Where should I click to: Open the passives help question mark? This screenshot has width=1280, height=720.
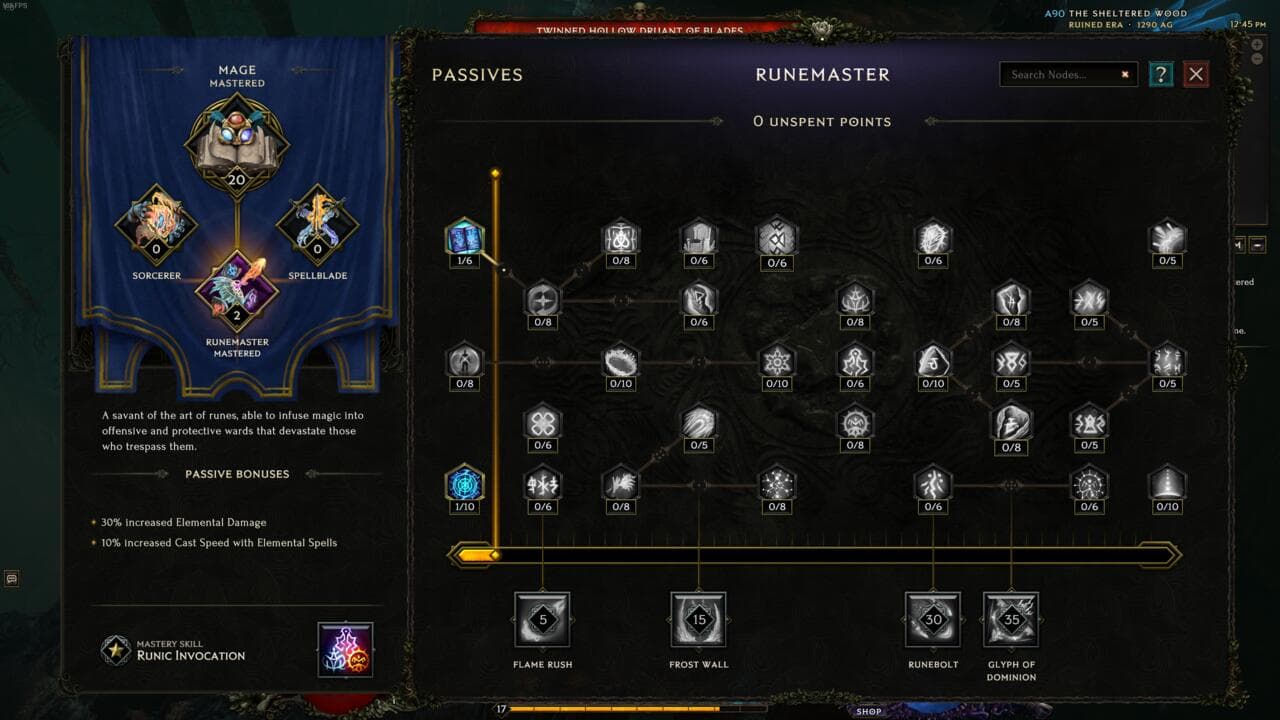[x=1160, y=74]
